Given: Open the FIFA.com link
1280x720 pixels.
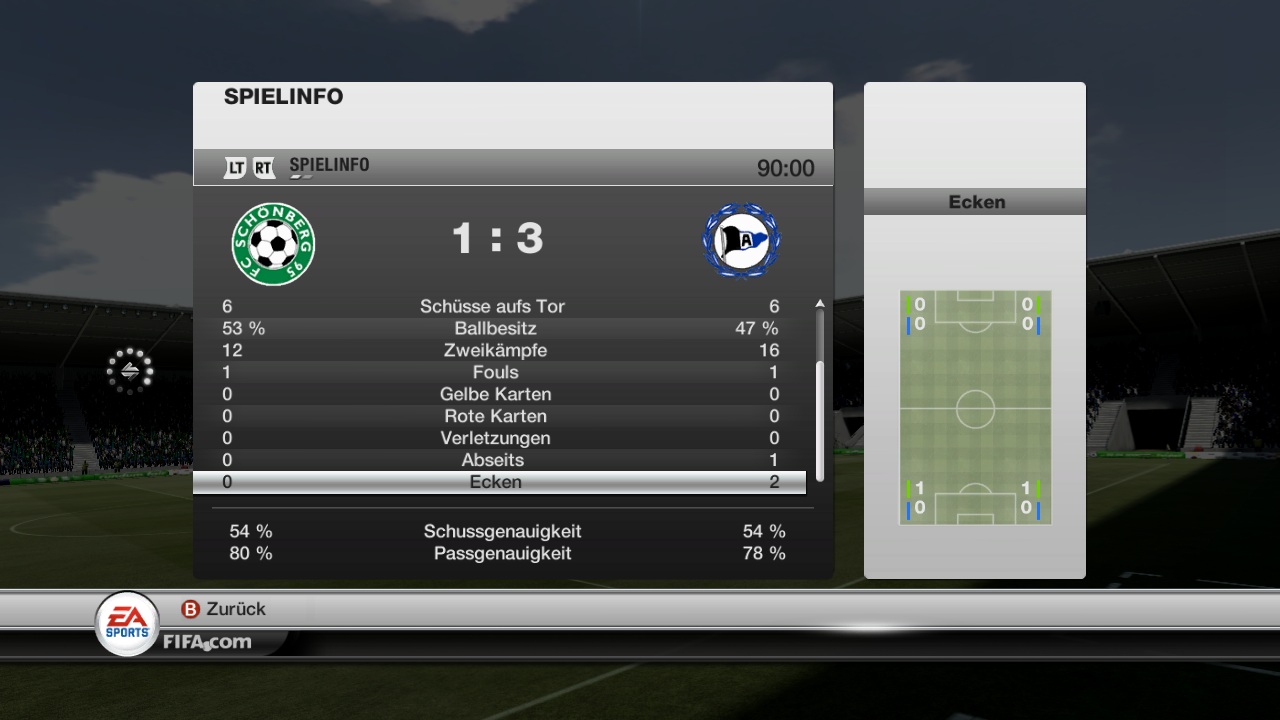Looking at the screenshot, I should 207,642.
